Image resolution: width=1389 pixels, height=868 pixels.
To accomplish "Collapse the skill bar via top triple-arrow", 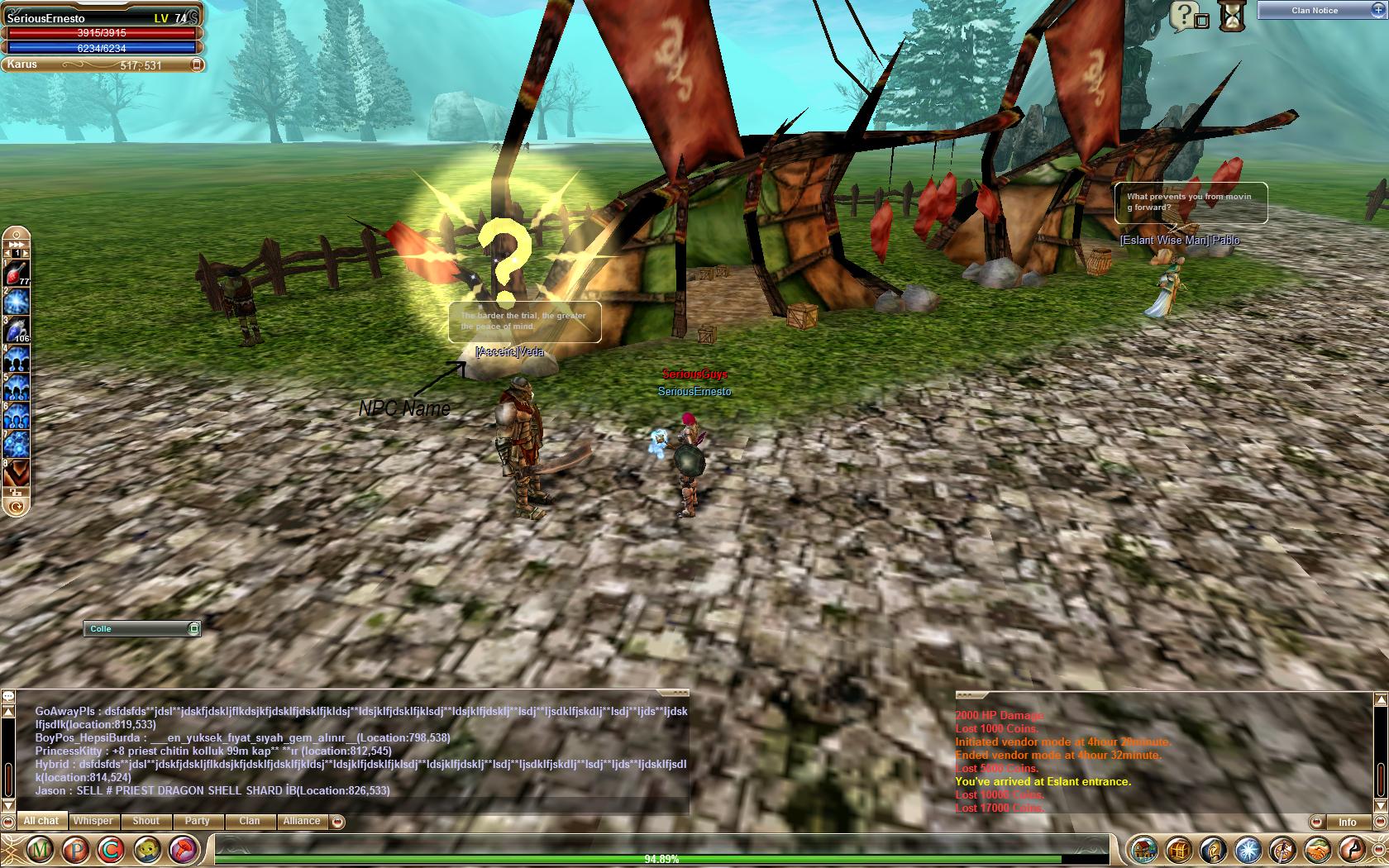I will [16, 244].
